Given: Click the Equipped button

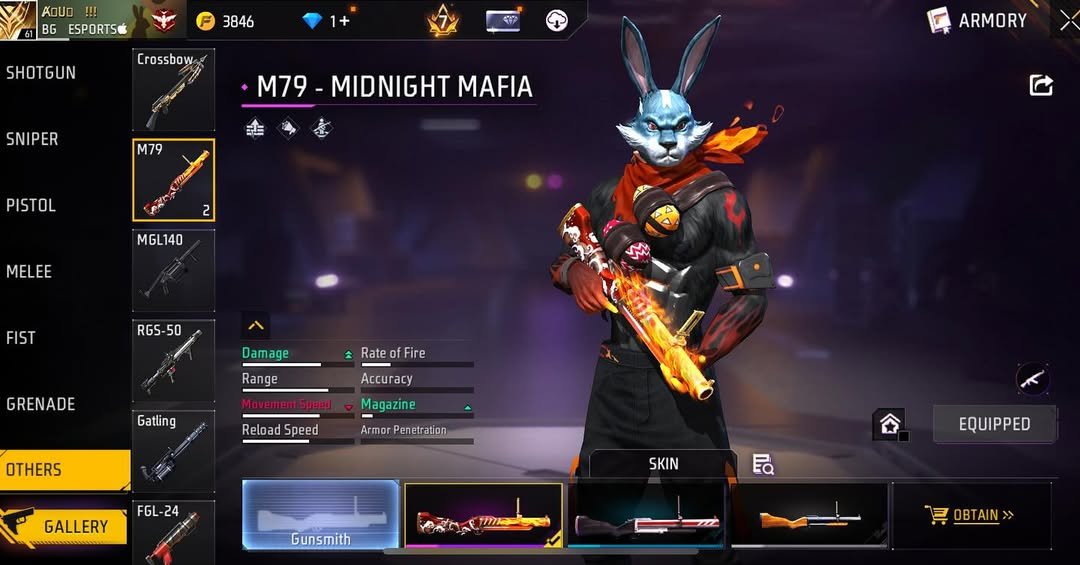Looking at the screenshot, I should pos(994,424).
